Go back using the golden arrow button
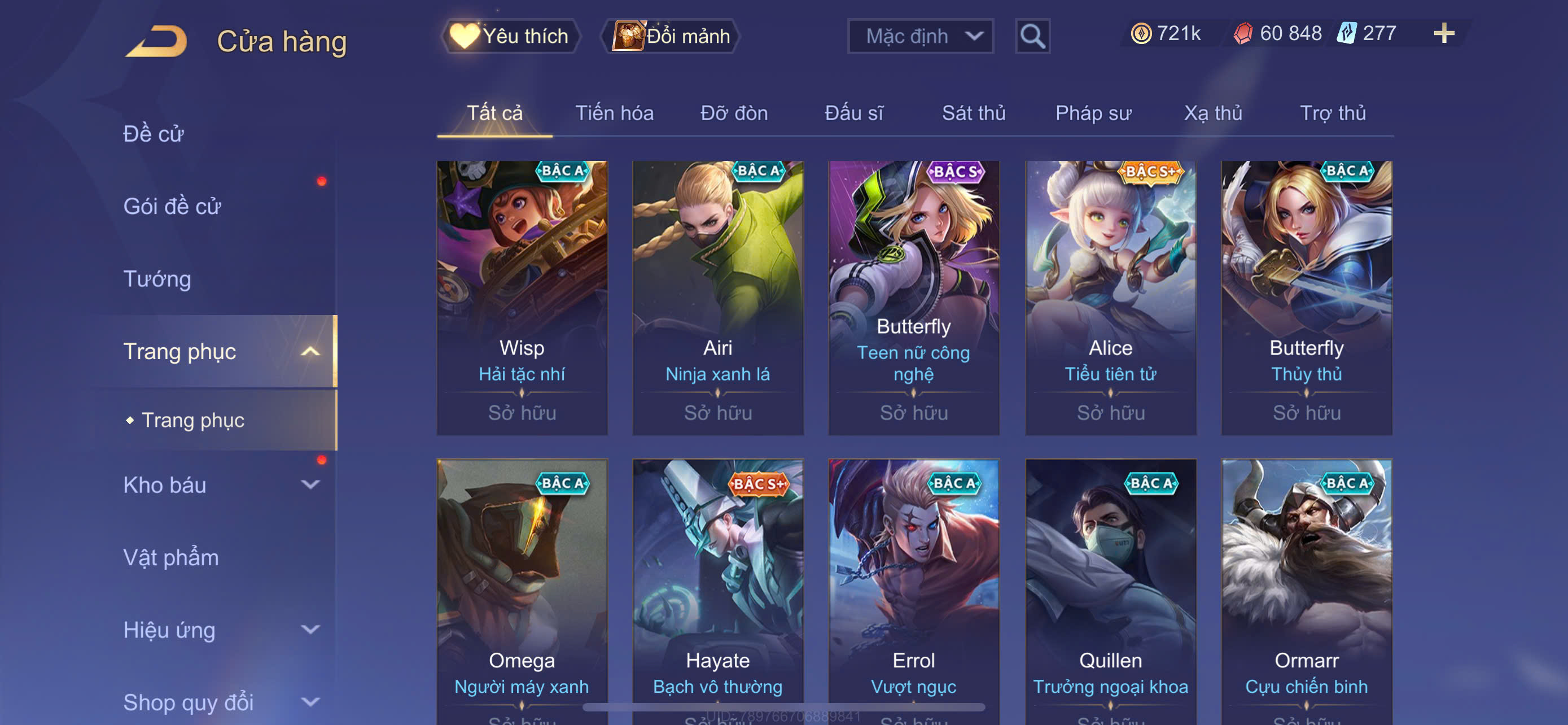 156,41
